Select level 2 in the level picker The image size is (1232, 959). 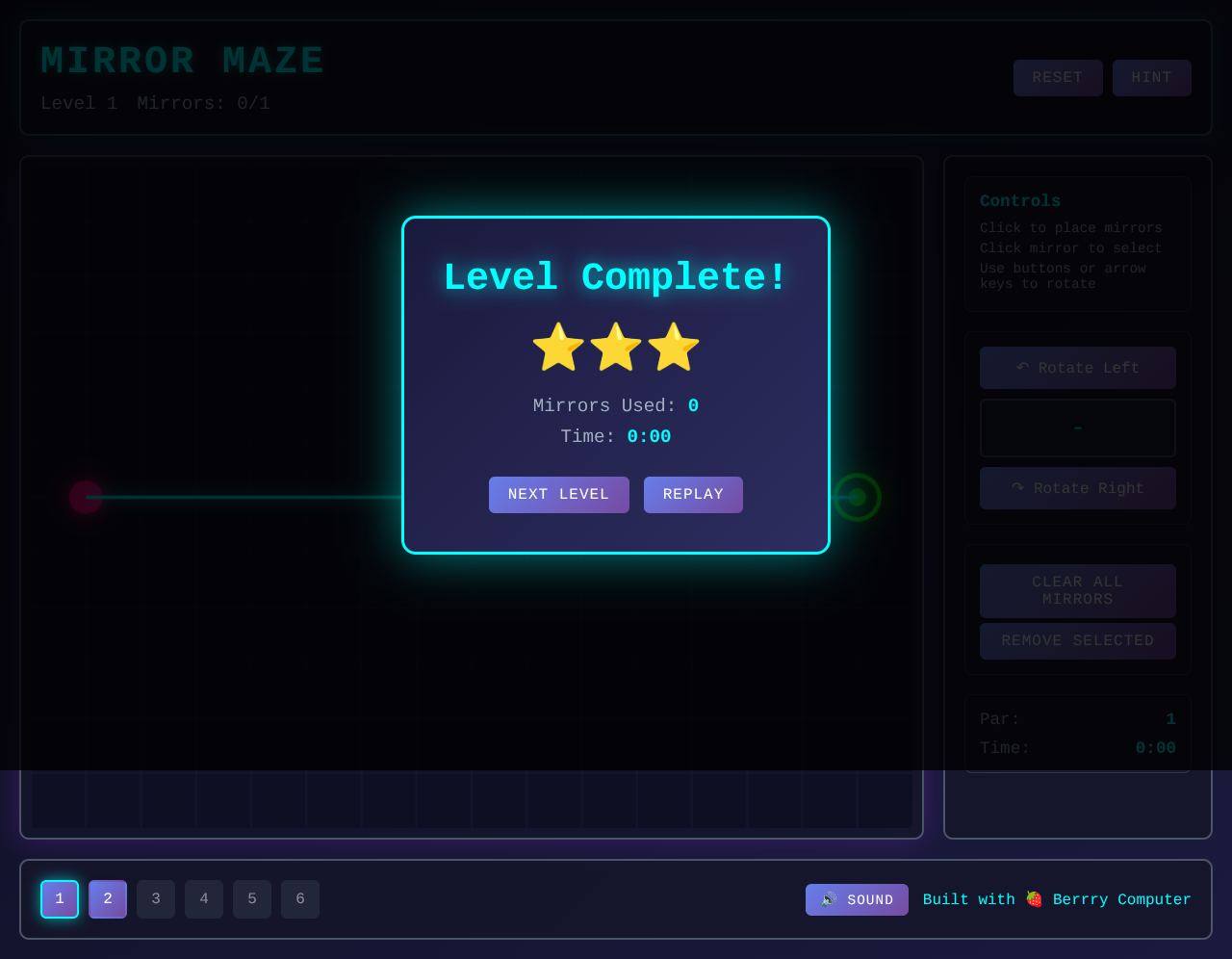click(x=107, y=898)
